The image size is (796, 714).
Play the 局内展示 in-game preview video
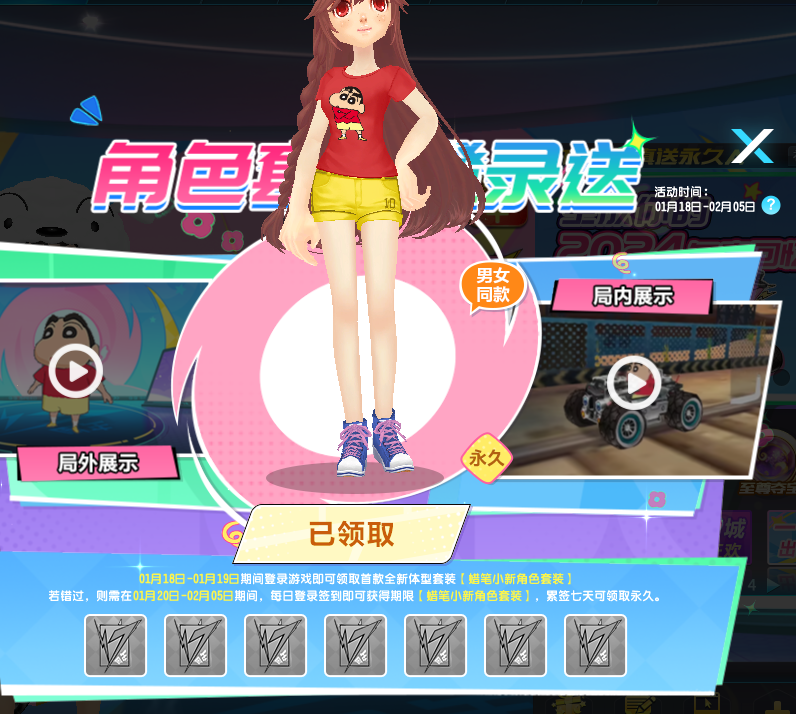coord(634,382)
